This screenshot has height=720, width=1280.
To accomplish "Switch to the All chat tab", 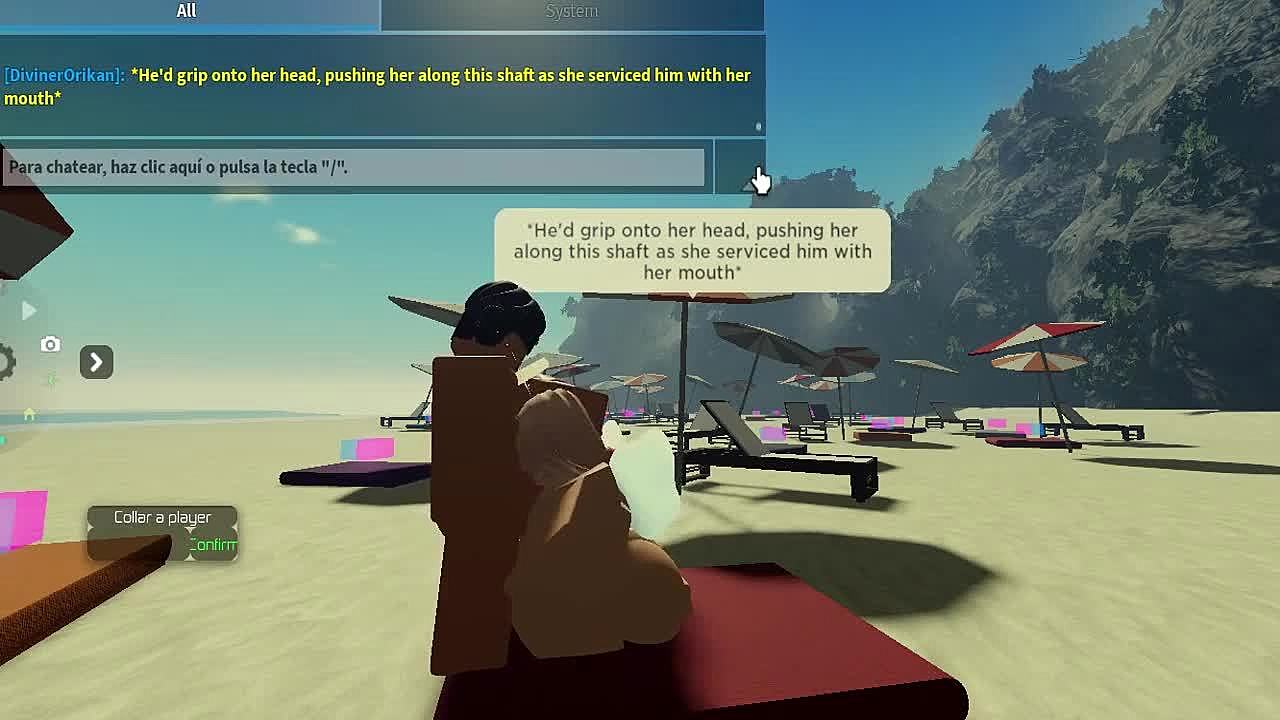I will [x=187, y=12].
